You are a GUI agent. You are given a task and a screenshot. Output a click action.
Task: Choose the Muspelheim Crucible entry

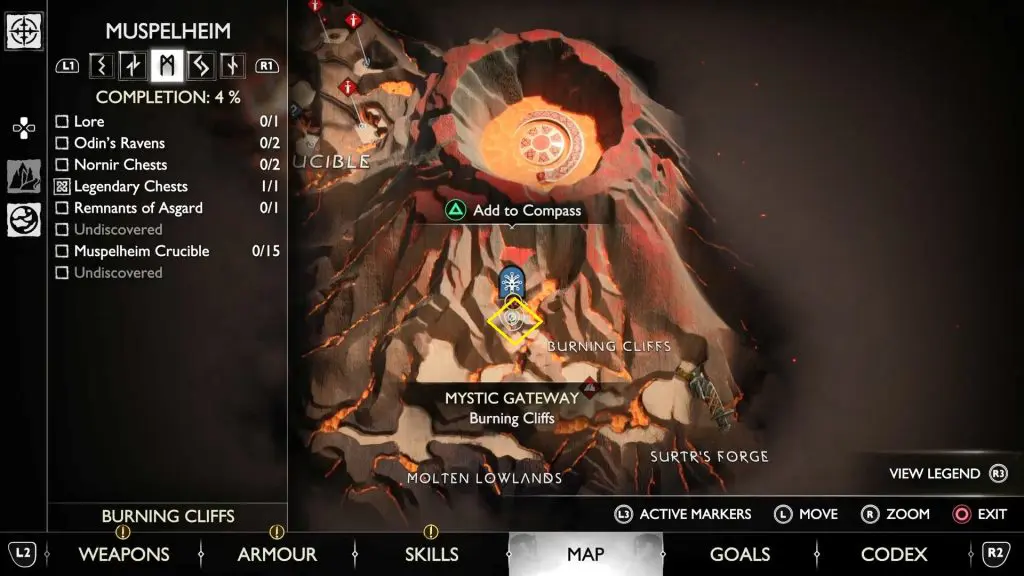tap(141, 251)
